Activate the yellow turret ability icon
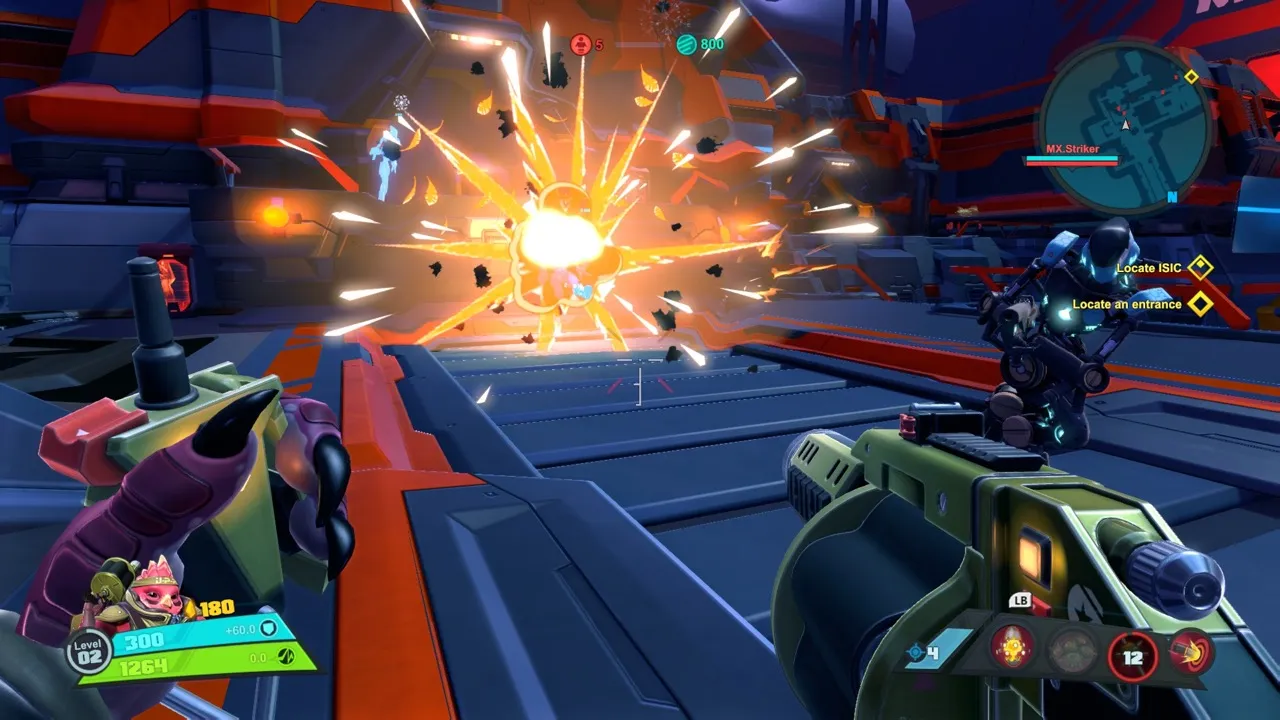 pos(1012,651)
